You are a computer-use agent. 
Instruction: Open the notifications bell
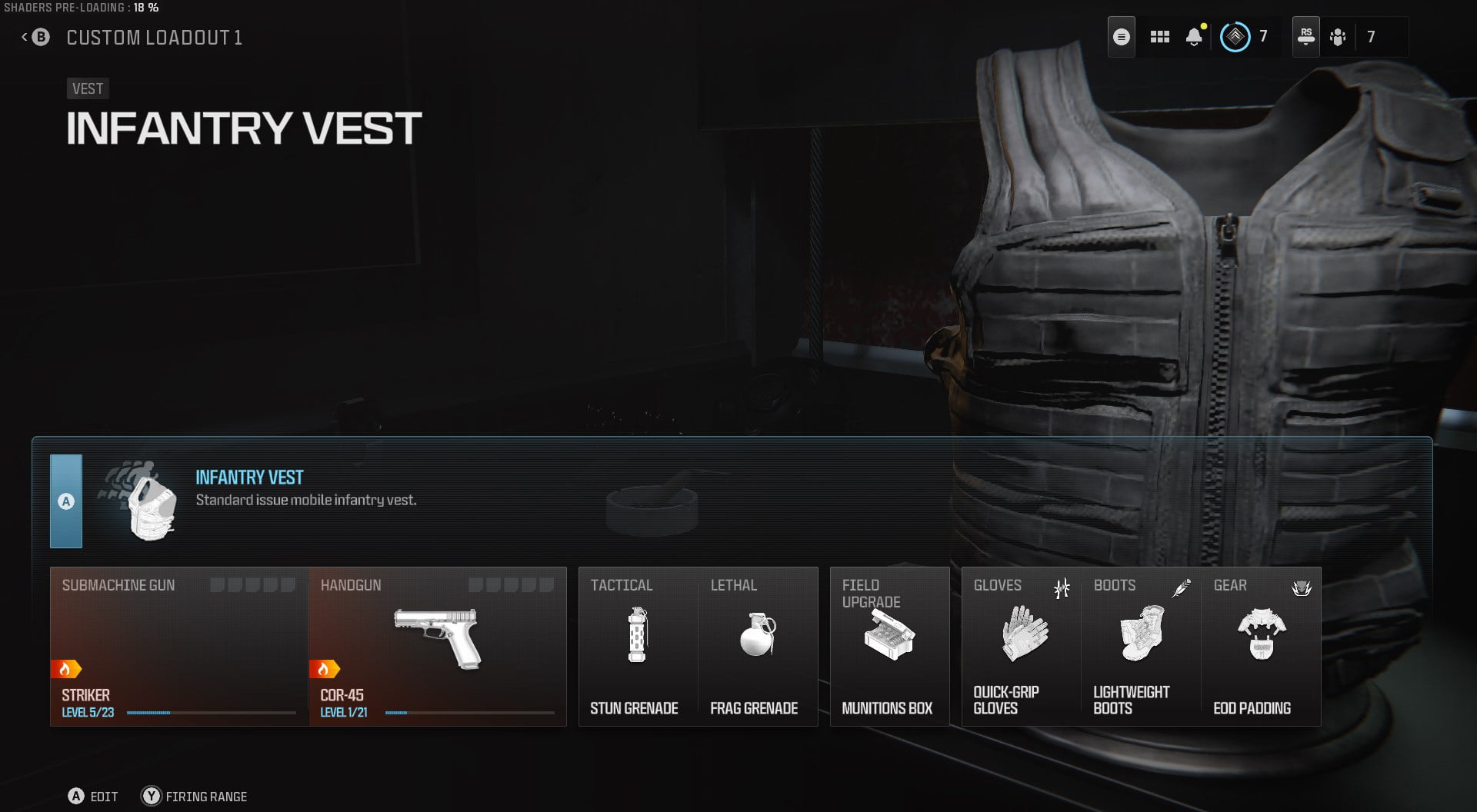1194,35
